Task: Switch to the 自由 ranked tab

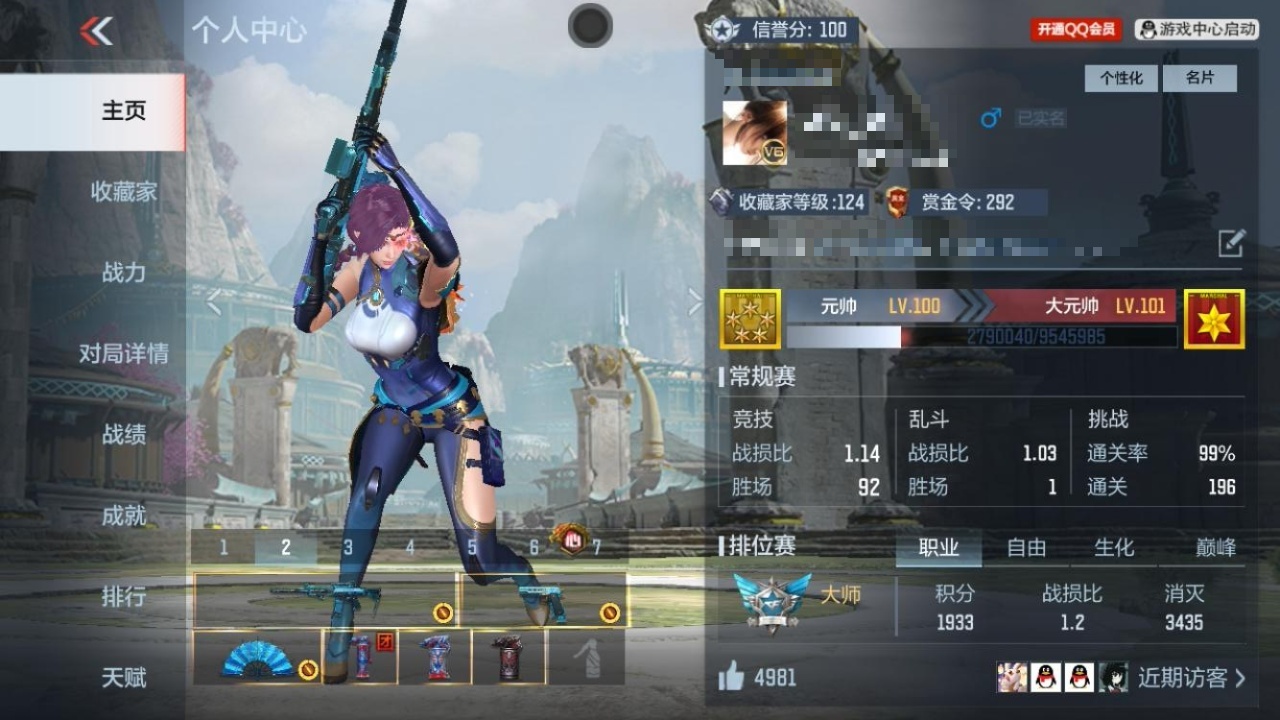Action: tap(1026, 548)
